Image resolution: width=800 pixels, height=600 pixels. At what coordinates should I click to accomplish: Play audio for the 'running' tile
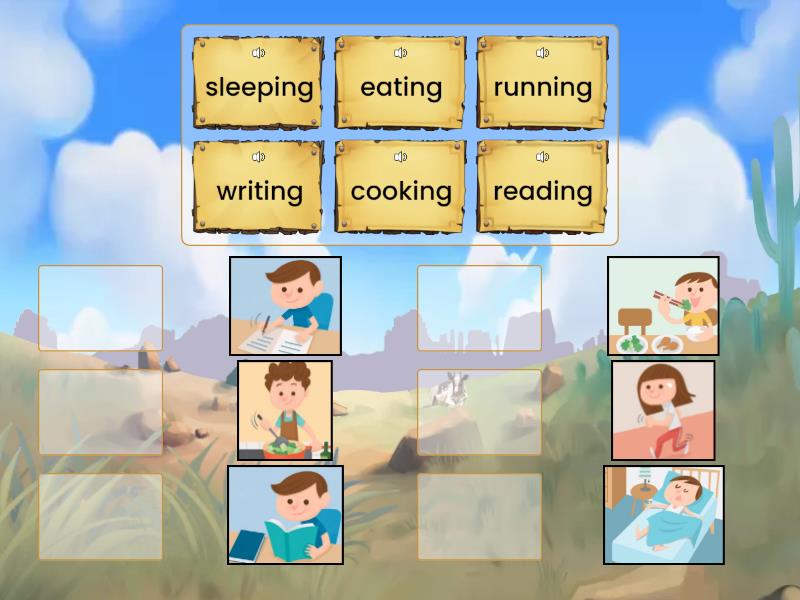tap(542, 53)
